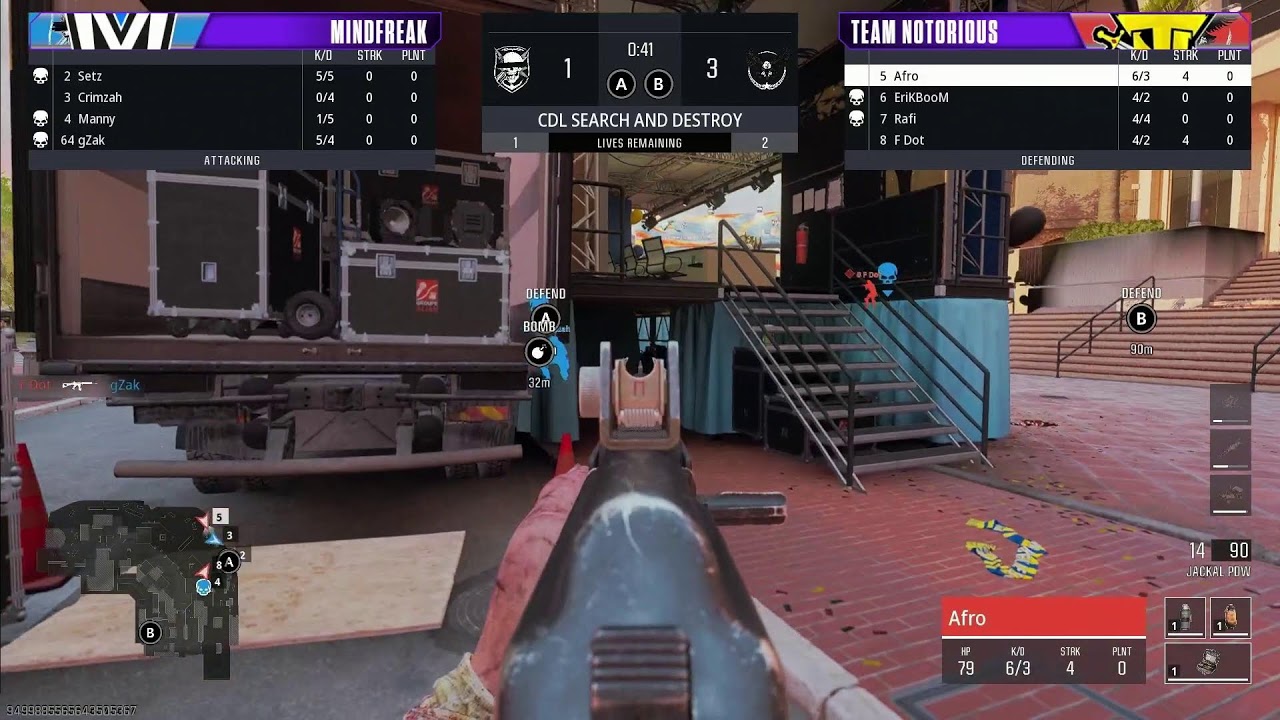1280x720 pixels.
Task: Select the highlighted Afro scoreboard row
Action: (x=980, y=76)
